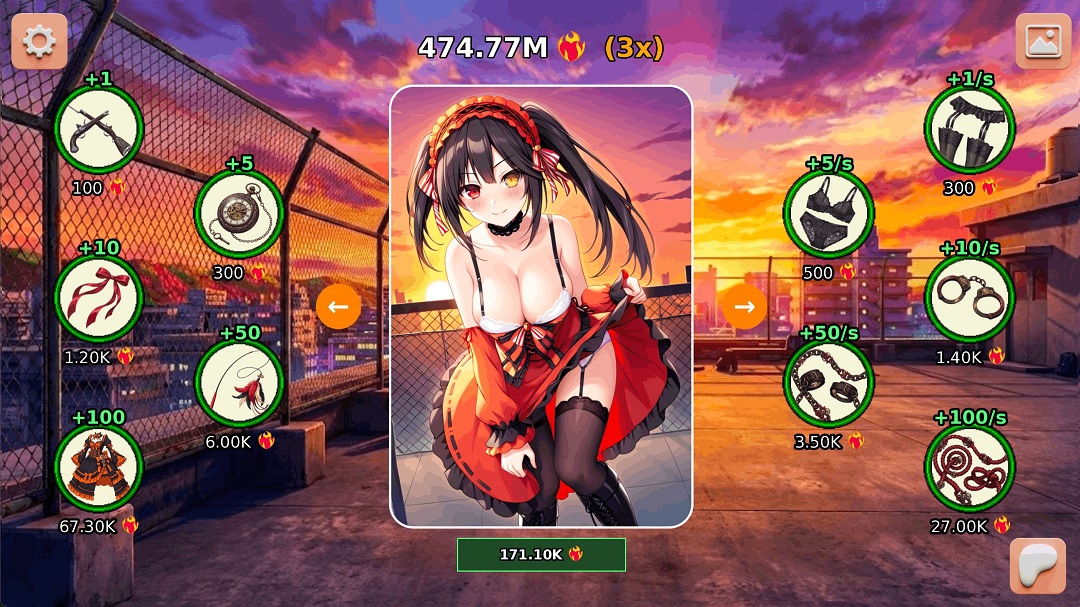This screenshot has width=1080, height=607.
Task: Buy the +1/s stockings upgrade
Action: pos(969,130)
